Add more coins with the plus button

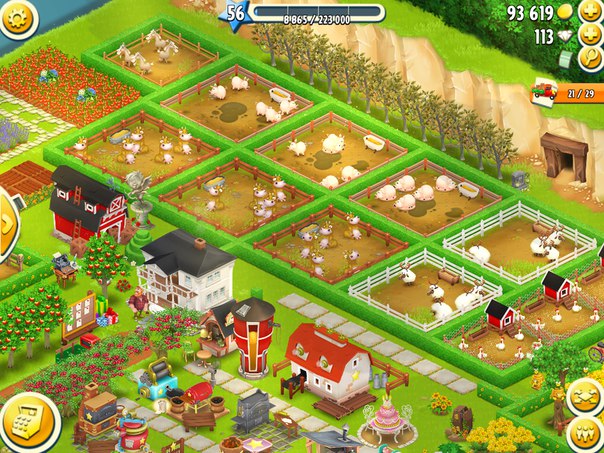[x=591, y=12]
